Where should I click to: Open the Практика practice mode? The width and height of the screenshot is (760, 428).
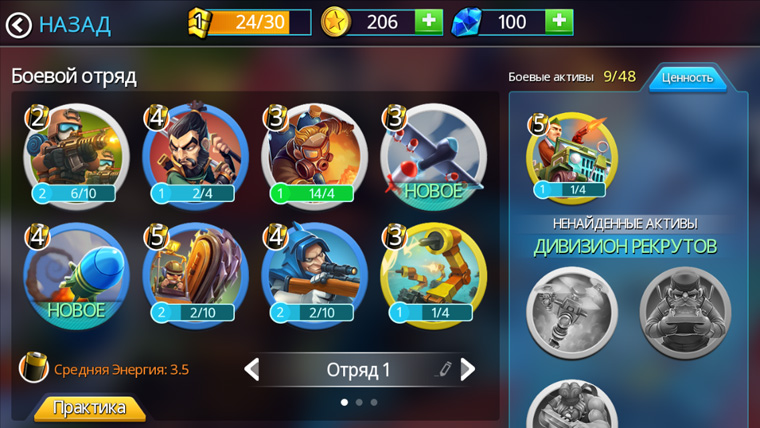pyautogui.click(x=90, y=408)
